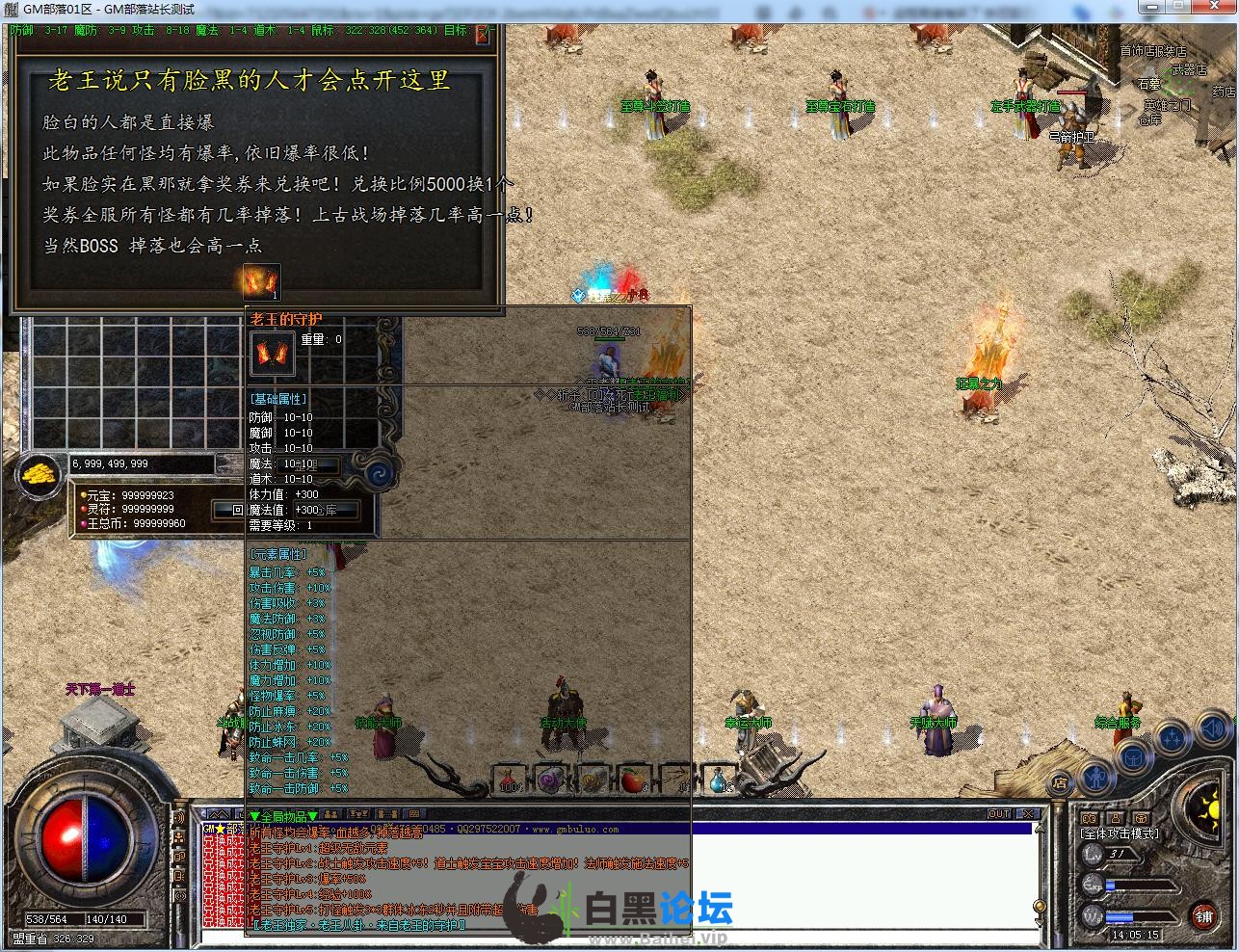Viewport: 1239px width, 952px height.
Task: Open the skills sparkle round icon
Action: 1173,738
